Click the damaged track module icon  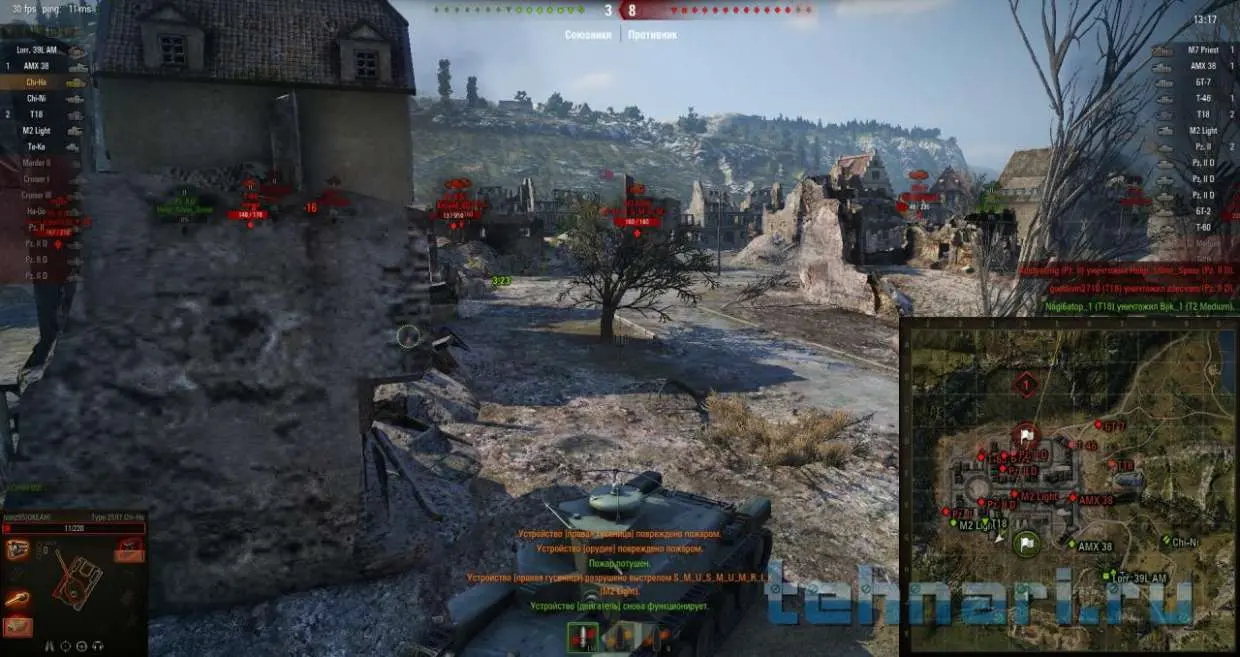pyautogui.click(x=19, y=627)
